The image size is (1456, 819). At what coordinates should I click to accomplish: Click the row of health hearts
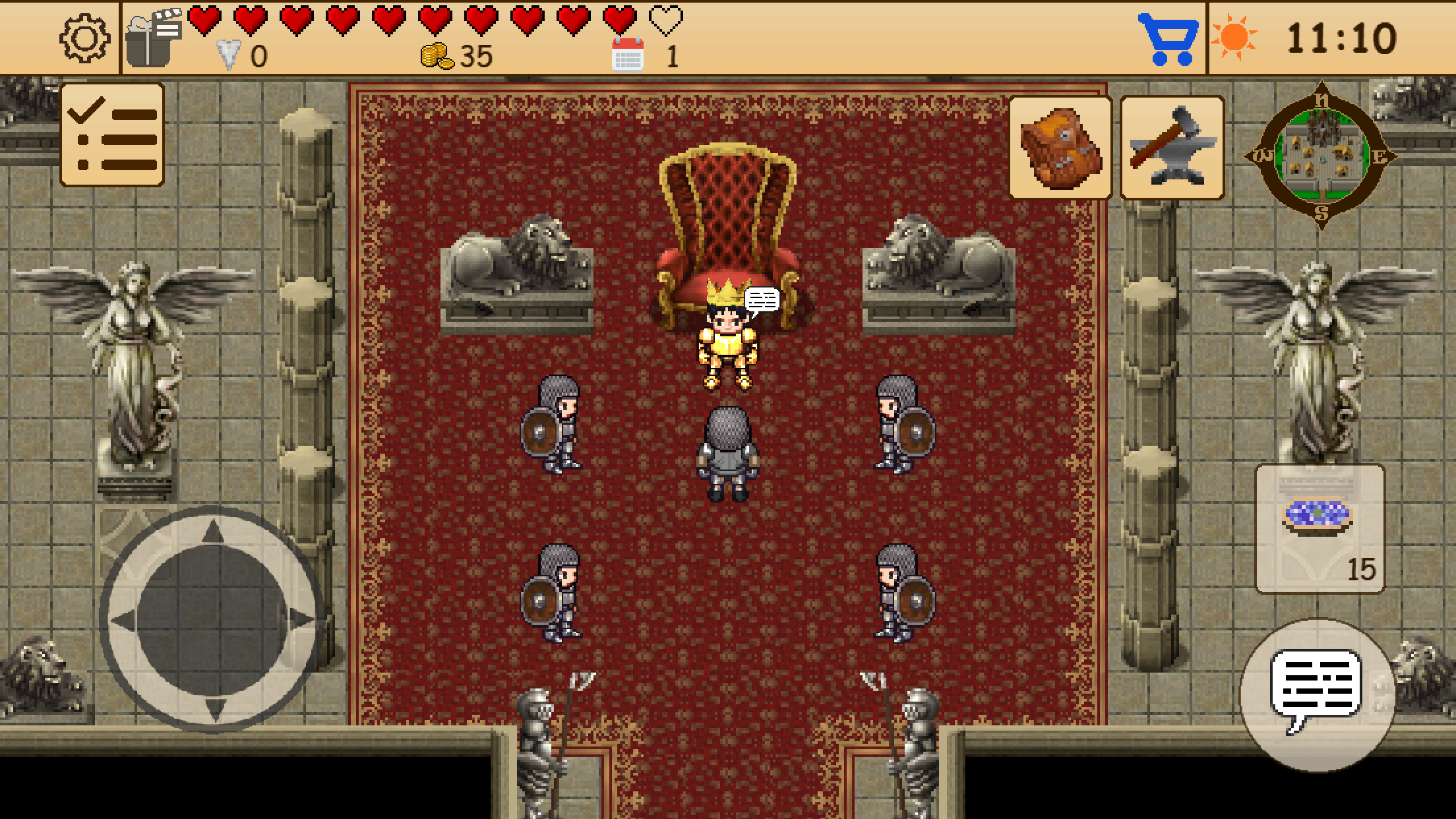click(429, 20)
